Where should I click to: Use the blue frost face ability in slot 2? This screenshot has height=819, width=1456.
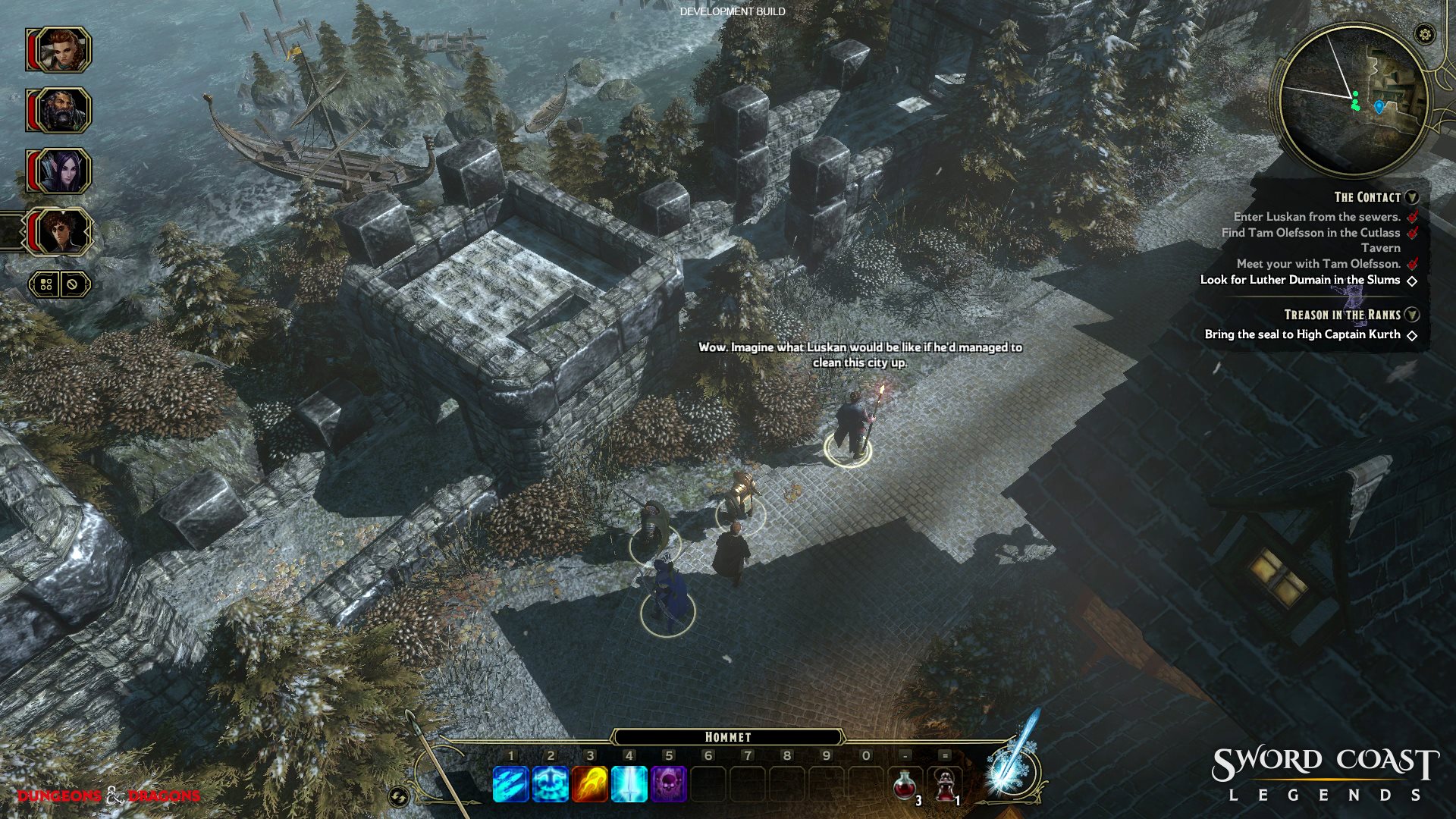tap(551, 783)
